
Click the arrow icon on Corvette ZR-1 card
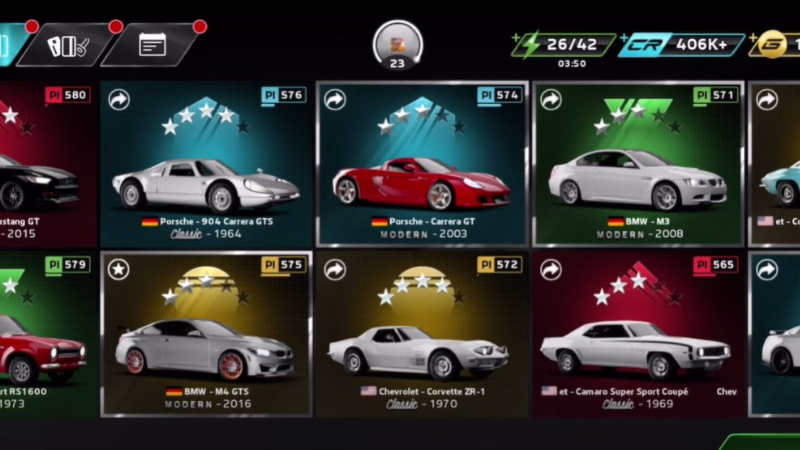point(335,269)
